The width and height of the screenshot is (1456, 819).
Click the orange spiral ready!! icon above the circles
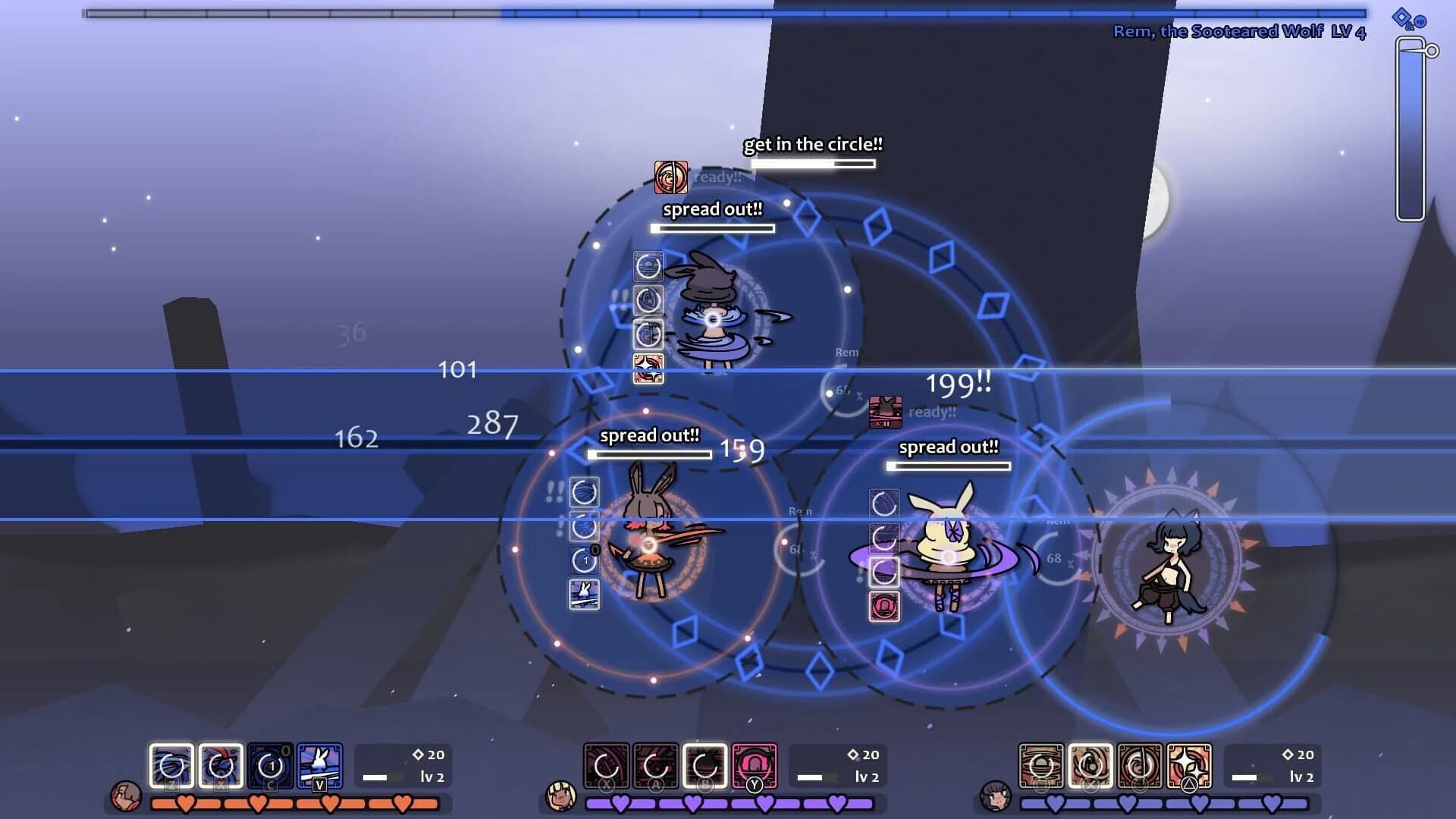671,176
